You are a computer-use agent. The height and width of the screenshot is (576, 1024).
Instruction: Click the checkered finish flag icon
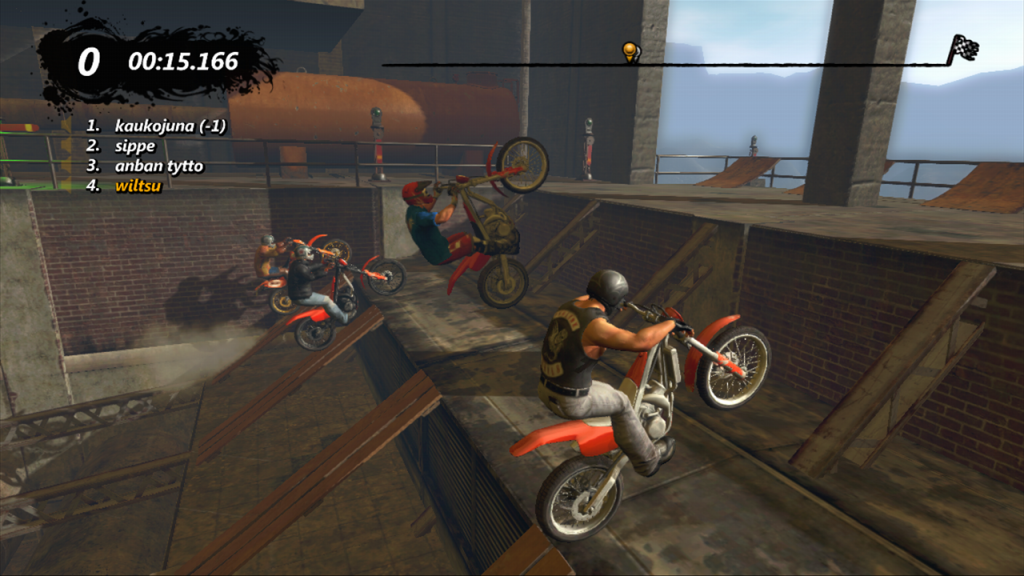point(964,47)
